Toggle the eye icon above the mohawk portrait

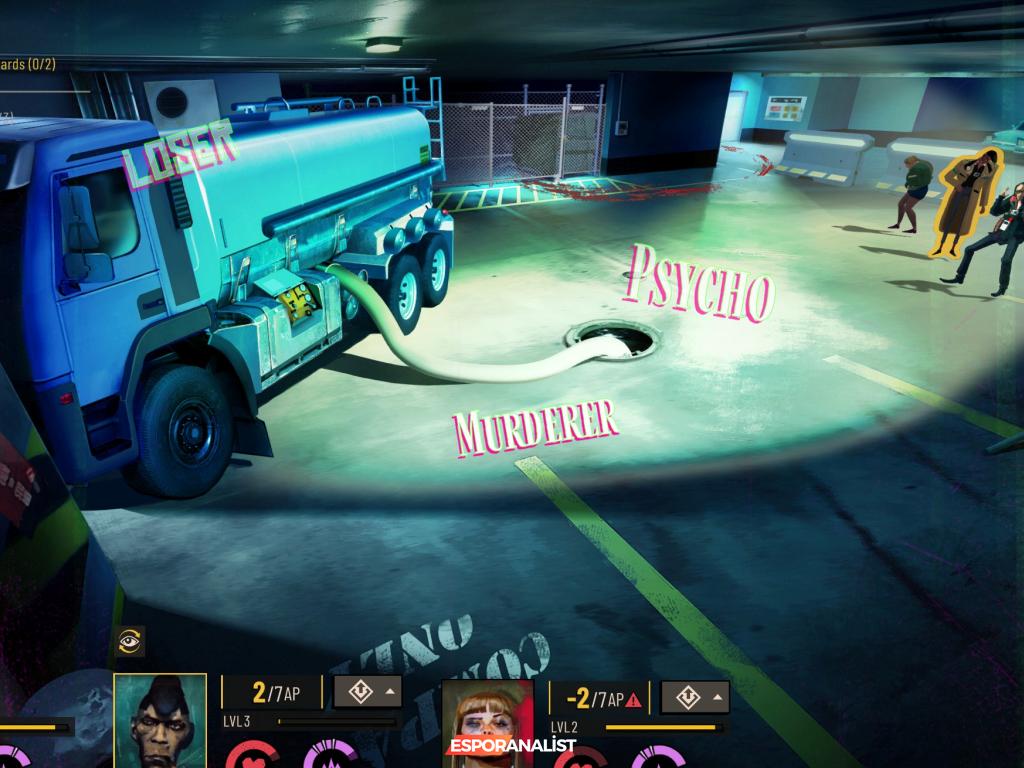coord(131,641)
